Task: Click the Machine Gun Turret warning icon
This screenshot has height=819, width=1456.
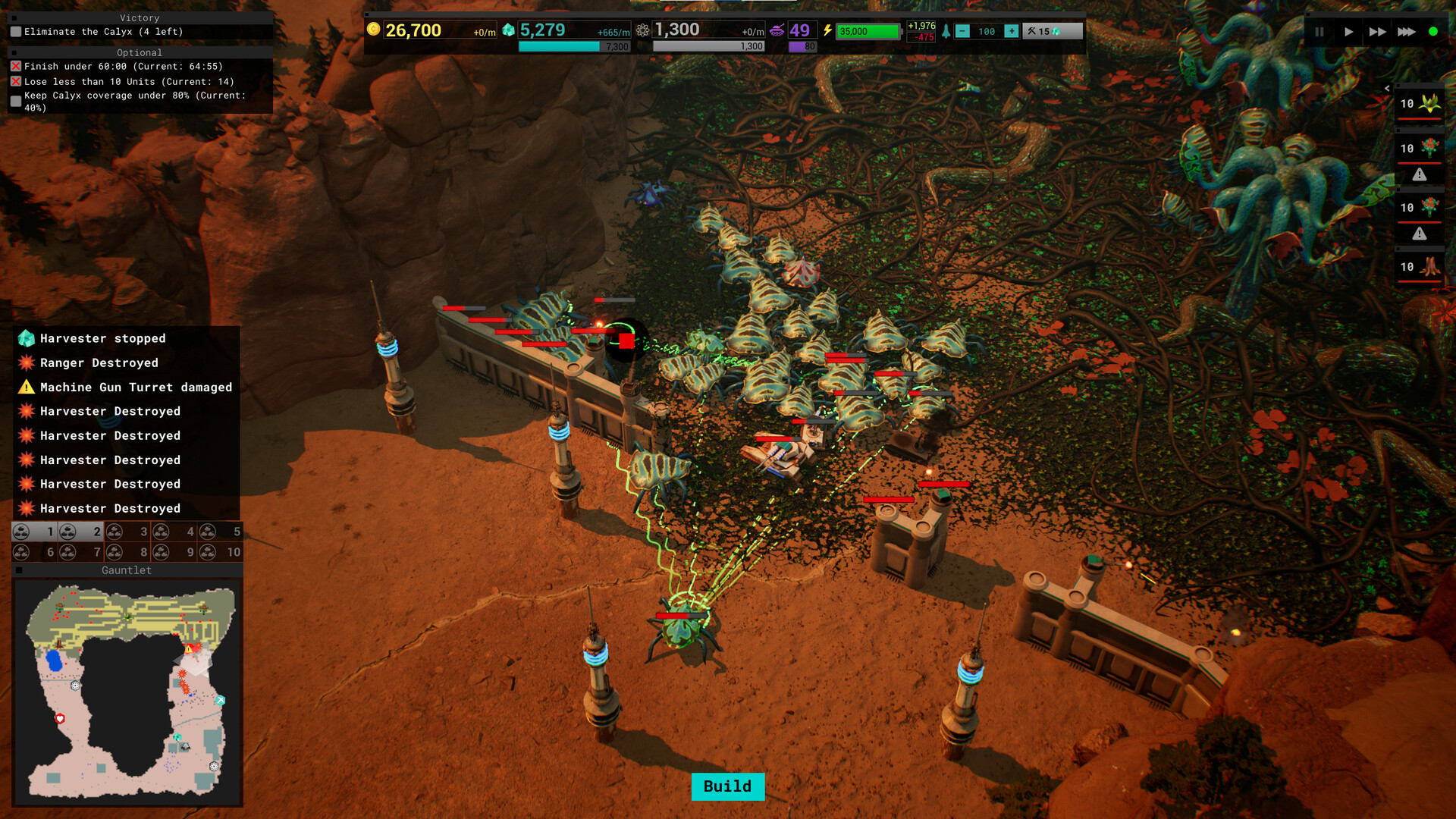Action: 25,387
